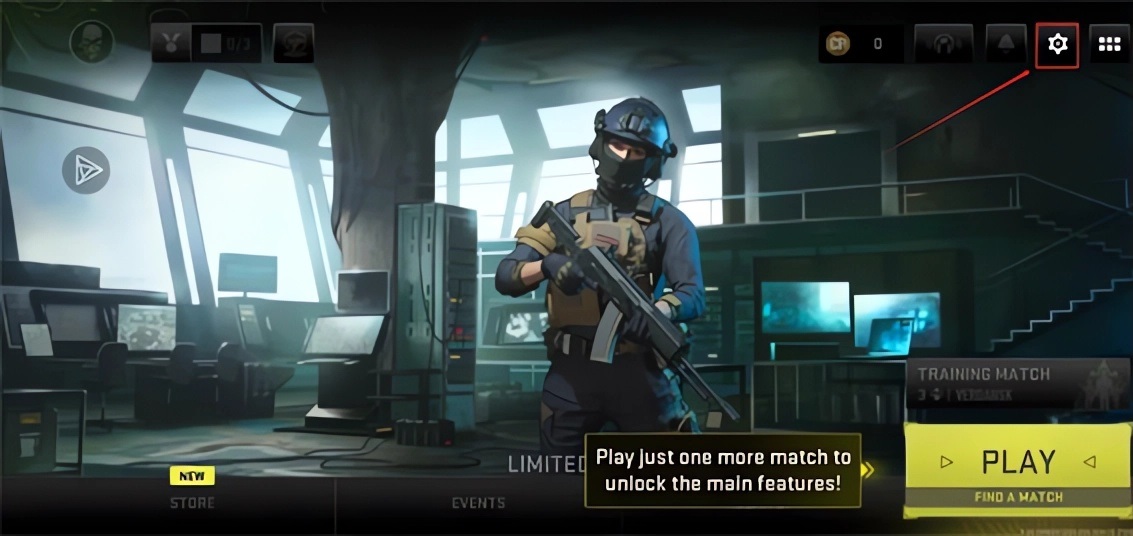The height and width of the screenshot is (536, 1133).
Task: Open the Store tab
Action: pyautogui.click(x=192, y=502)
